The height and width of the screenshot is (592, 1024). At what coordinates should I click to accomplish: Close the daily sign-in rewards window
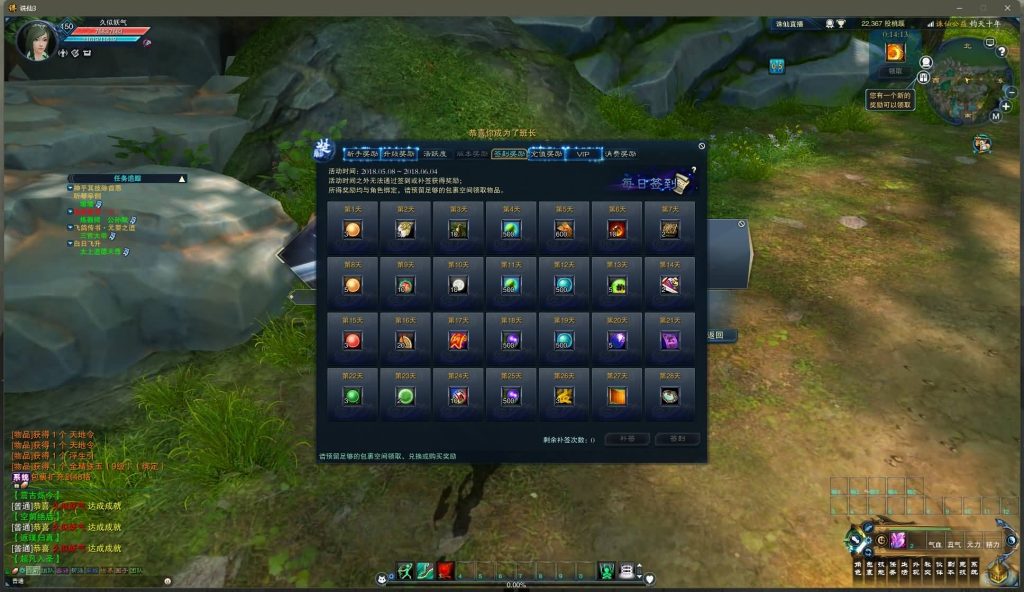tap(701, 146)
